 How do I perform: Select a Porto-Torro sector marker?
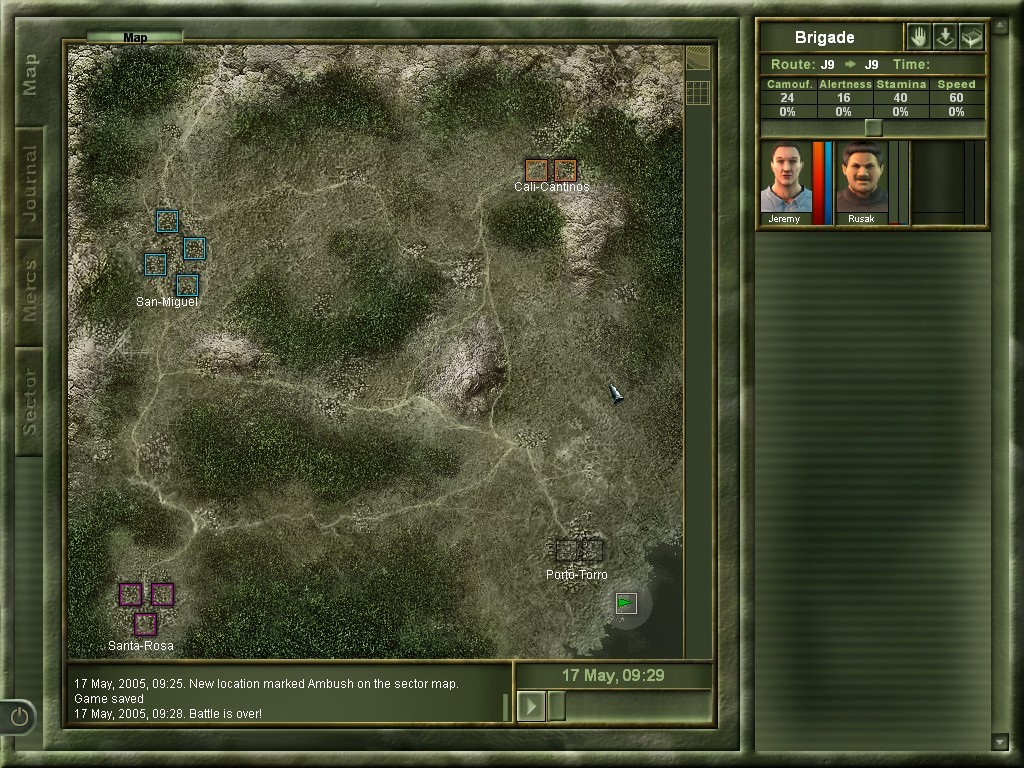(567, 550)
